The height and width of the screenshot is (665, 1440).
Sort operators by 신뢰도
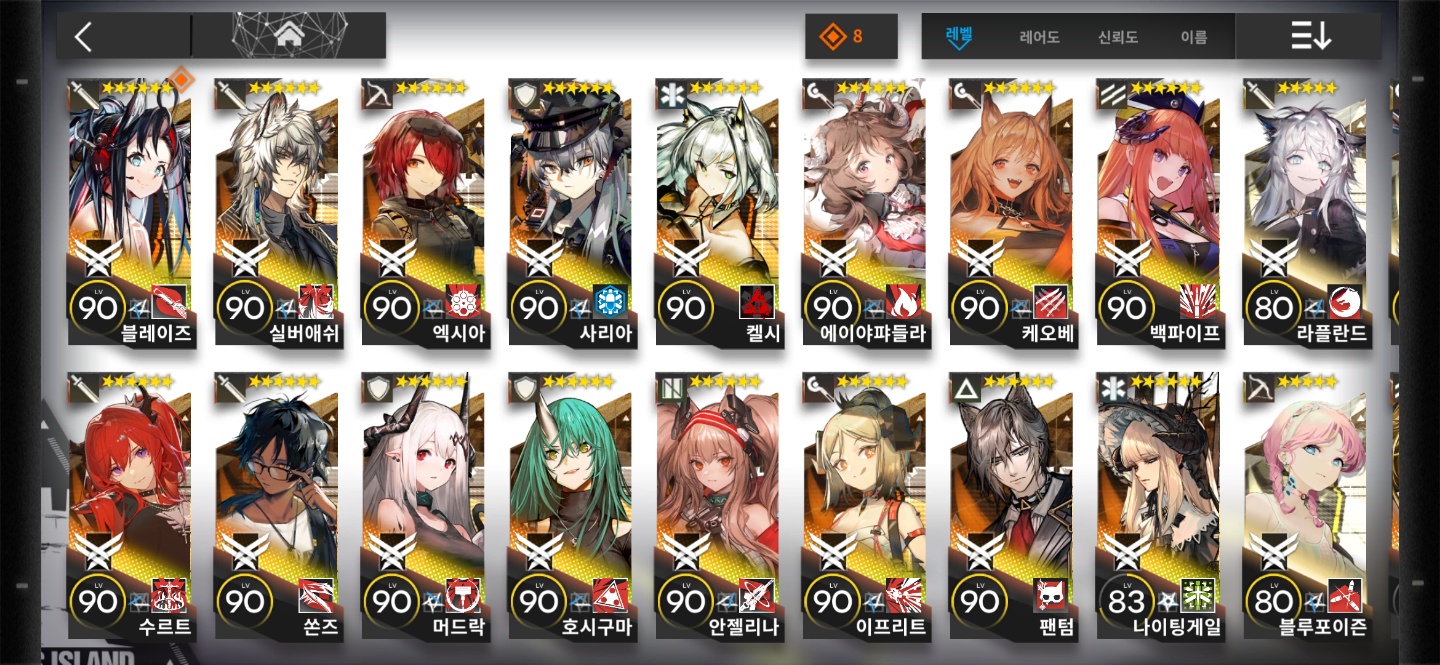pyautogui.click(x=1118, y=37)
